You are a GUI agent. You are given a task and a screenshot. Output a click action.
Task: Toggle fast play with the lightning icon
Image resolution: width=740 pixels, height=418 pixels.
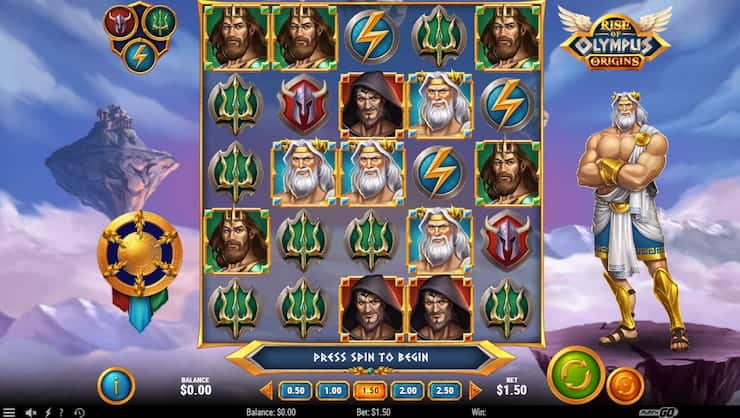(46, 411)
